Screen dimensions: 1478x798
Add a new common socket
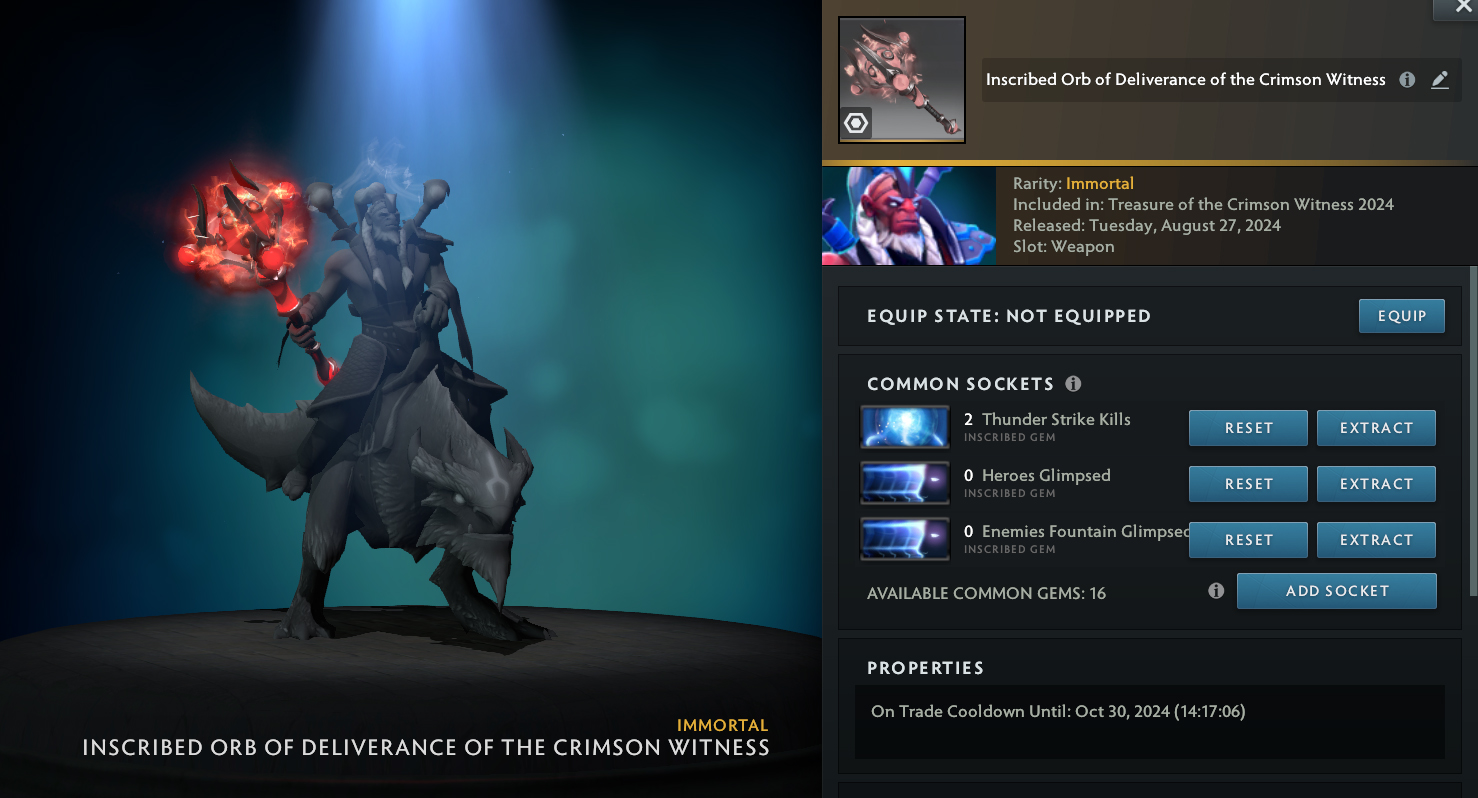pyautogui.click(x=1336, y=591)
